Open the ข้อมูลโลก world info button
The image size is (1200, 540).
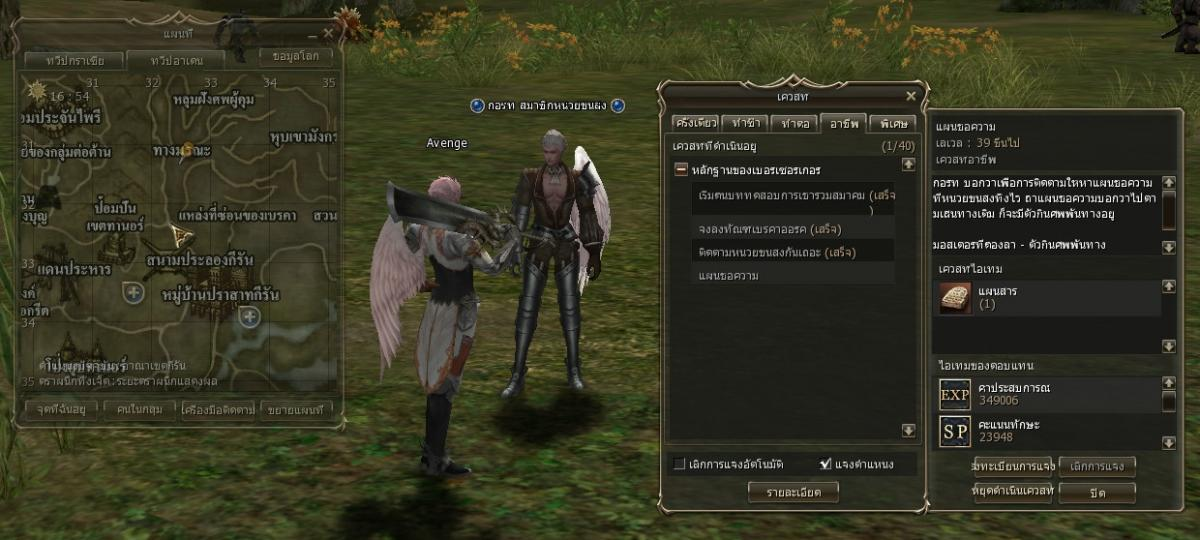pyautogui.click(x=295, y=56)
